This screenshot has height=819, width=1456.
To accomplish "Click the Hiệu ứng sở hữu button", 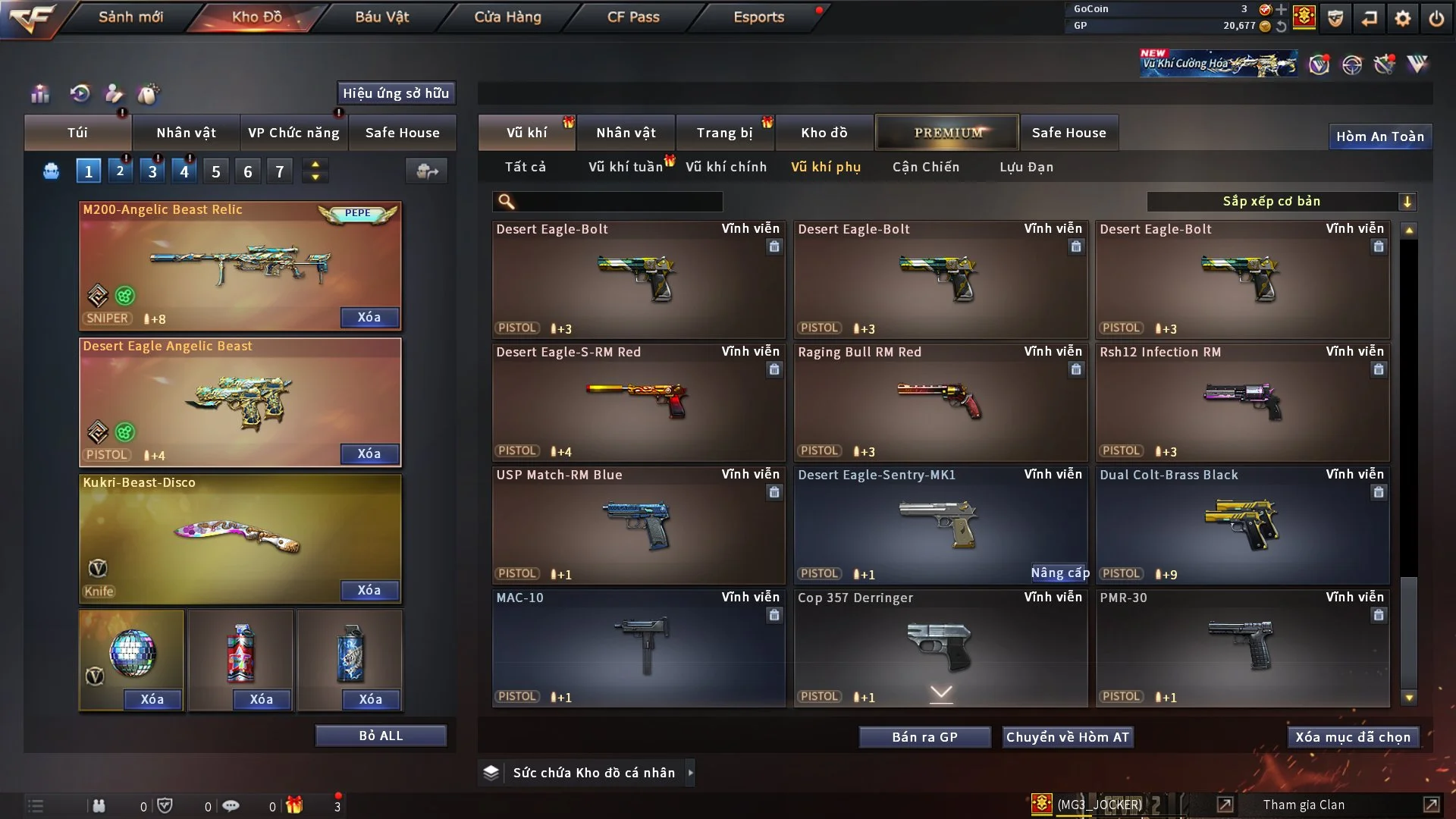I will pos(396,93).
